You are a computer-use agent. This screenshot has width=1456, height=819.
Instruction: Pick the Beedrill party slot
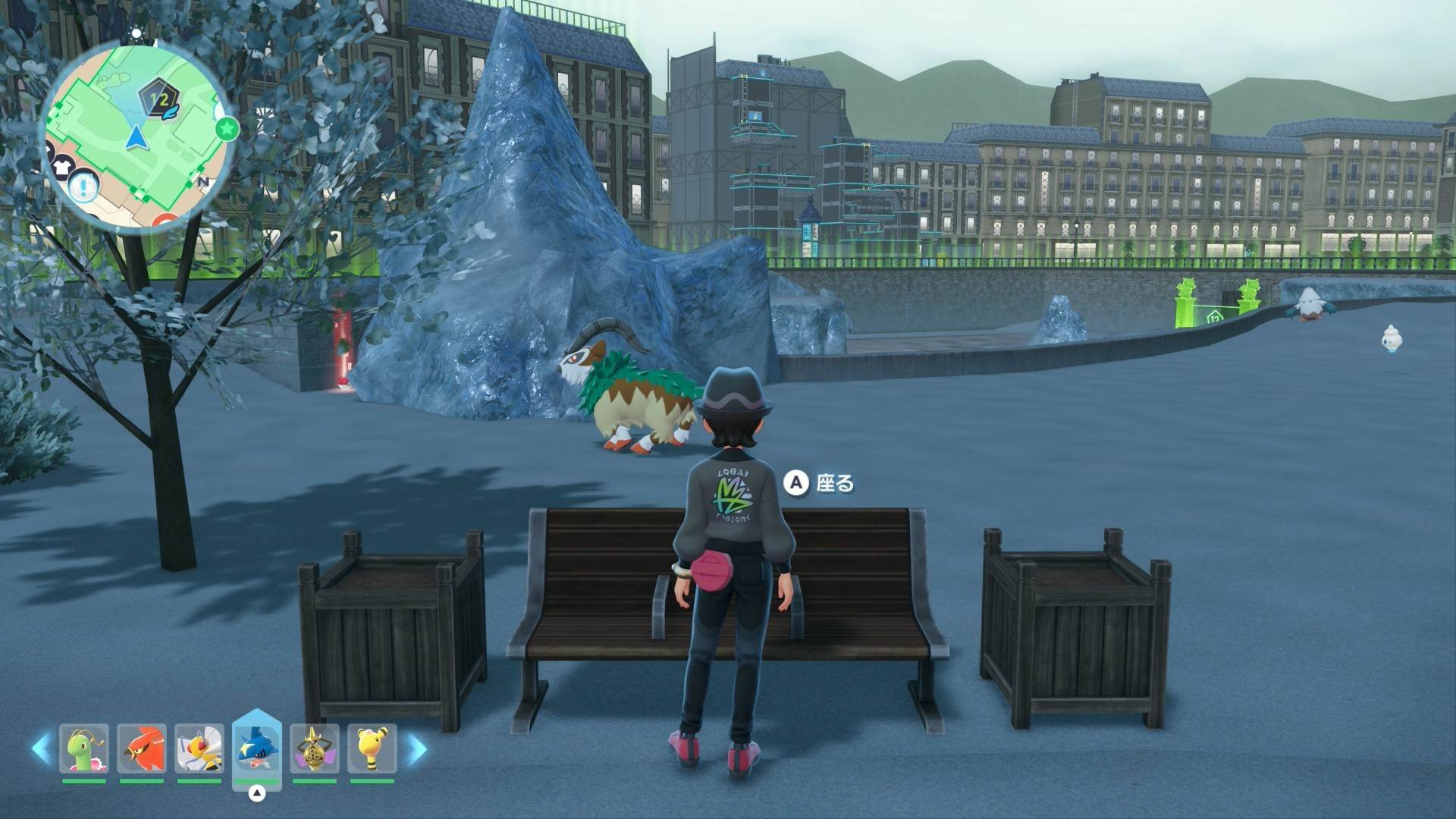click(199, 749)
